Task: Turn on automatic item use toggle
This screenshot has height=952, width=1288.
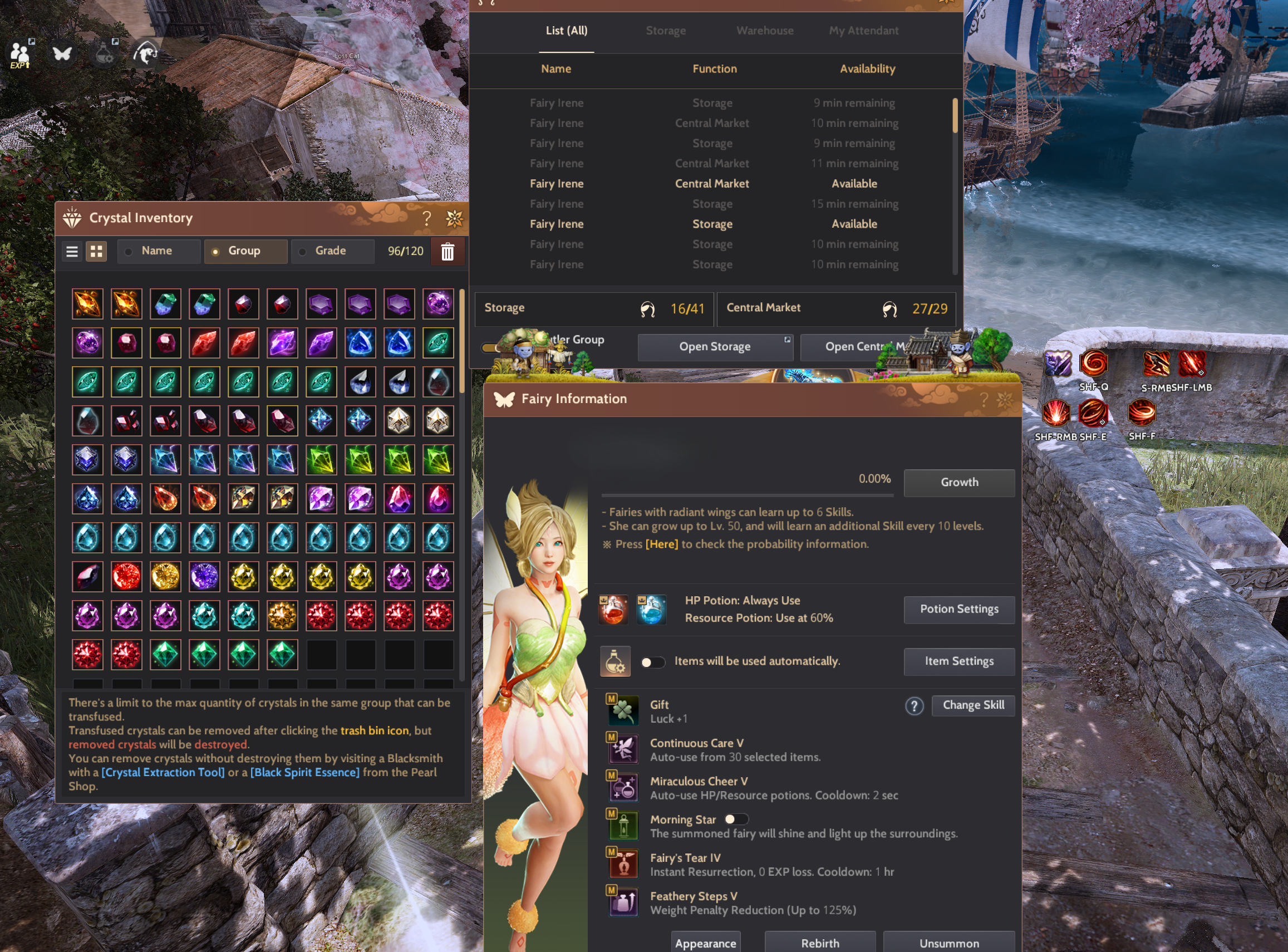Action: click(653, 661)
